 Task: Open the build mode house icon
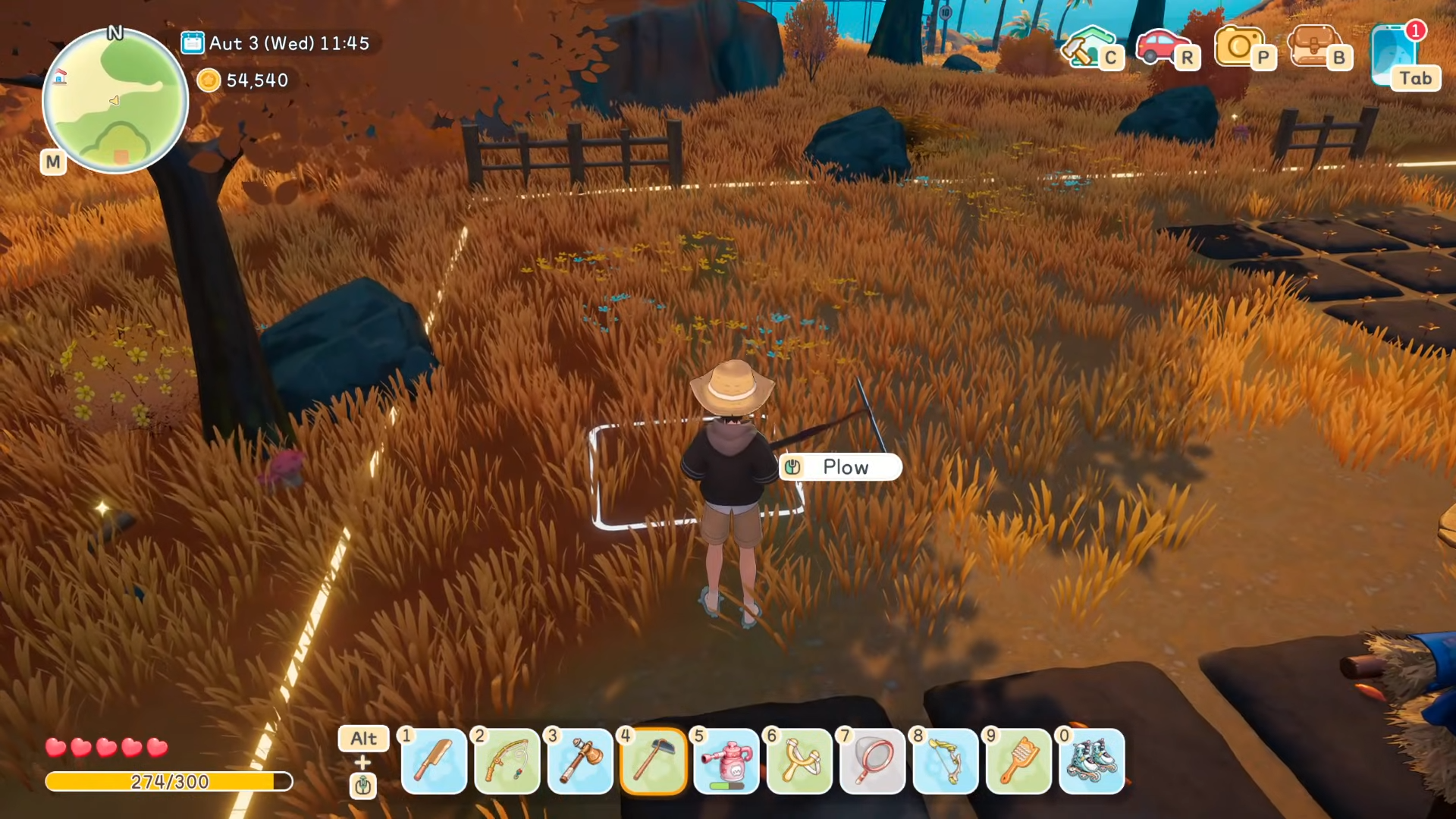pos(1088,46)
